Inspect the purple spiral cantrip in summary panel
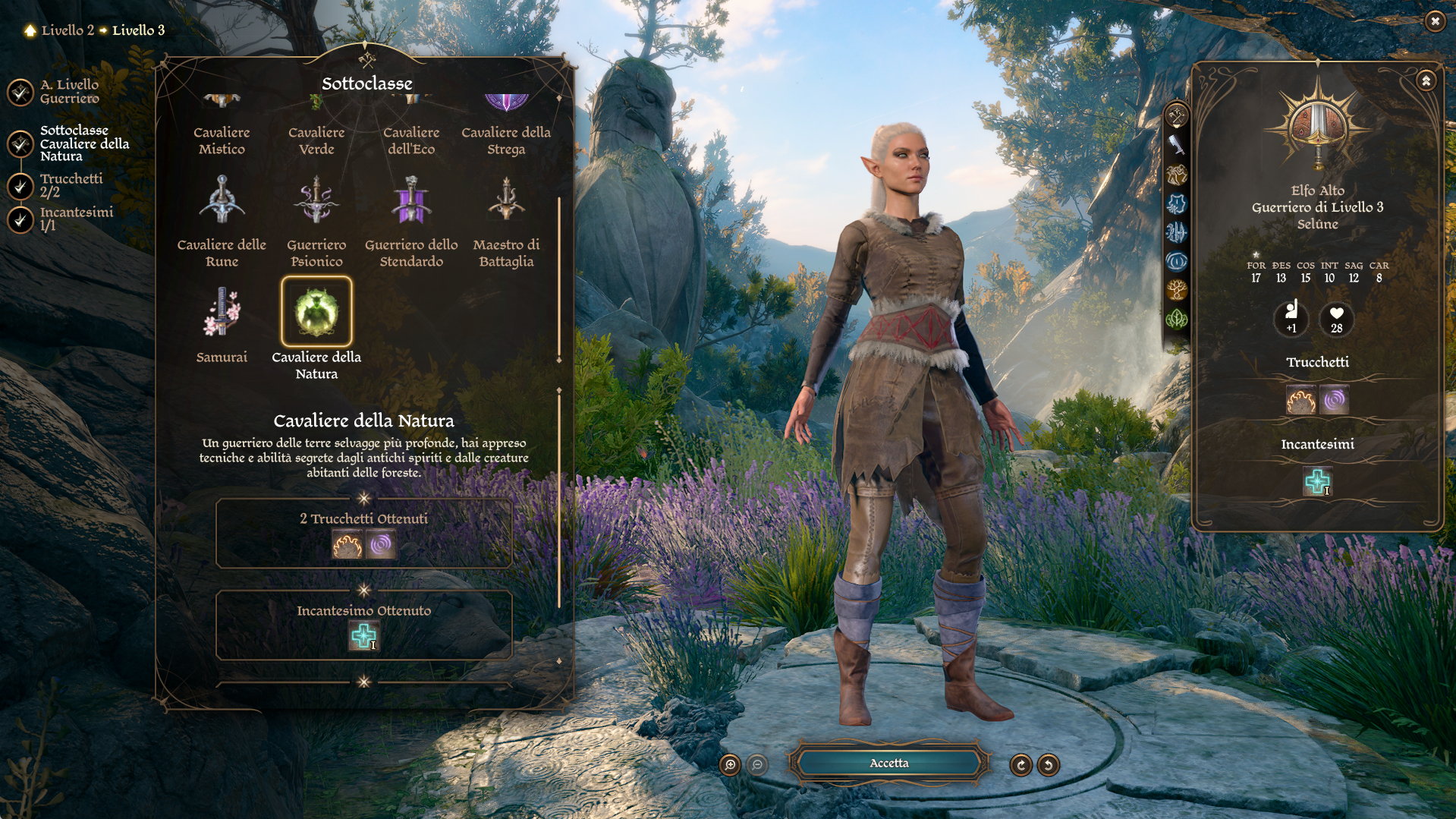1456x819 pixels. point(1334,400)
